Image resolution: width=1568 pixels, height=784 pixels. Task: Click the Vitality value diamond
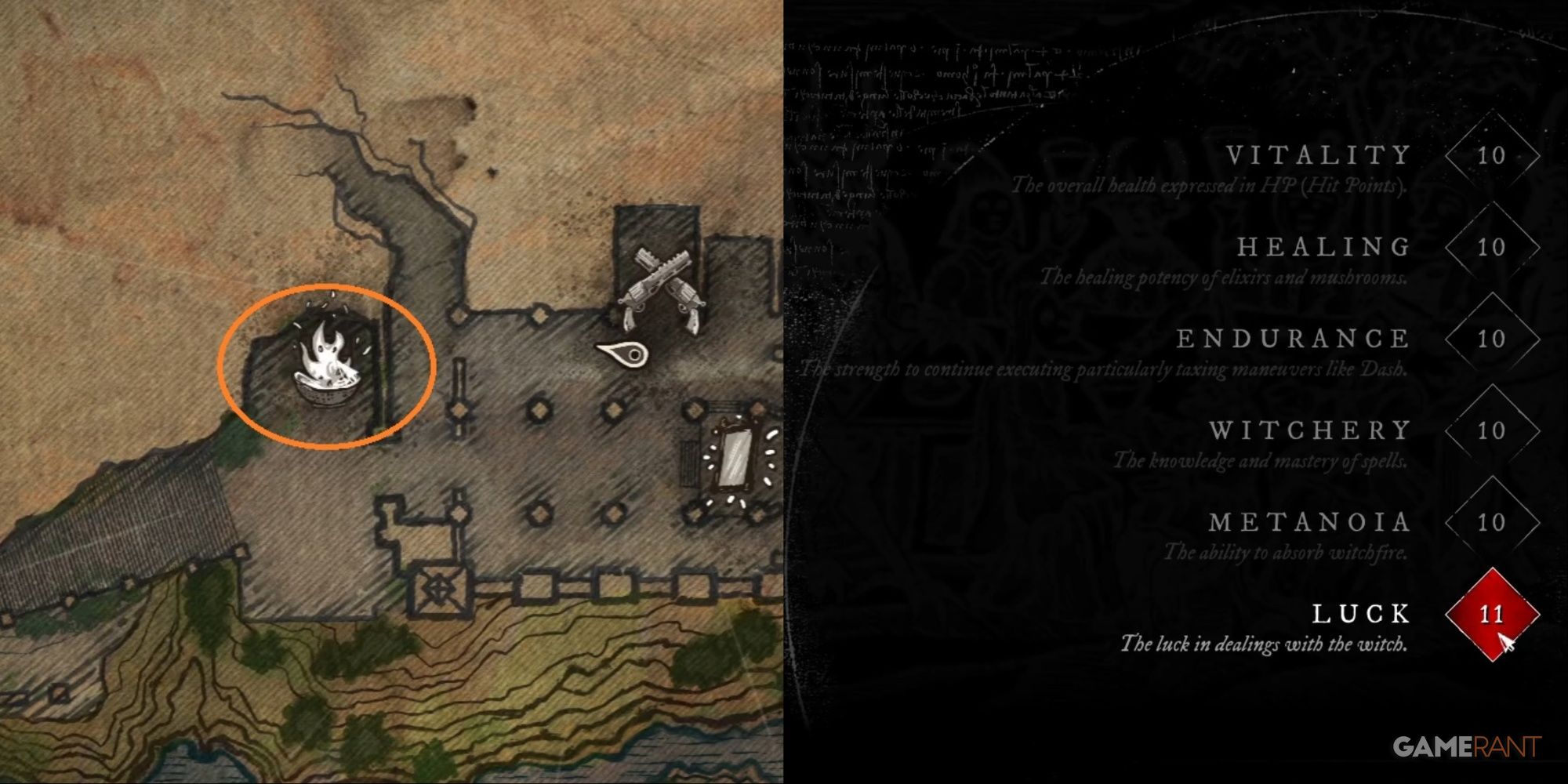tap(1494, 155)
